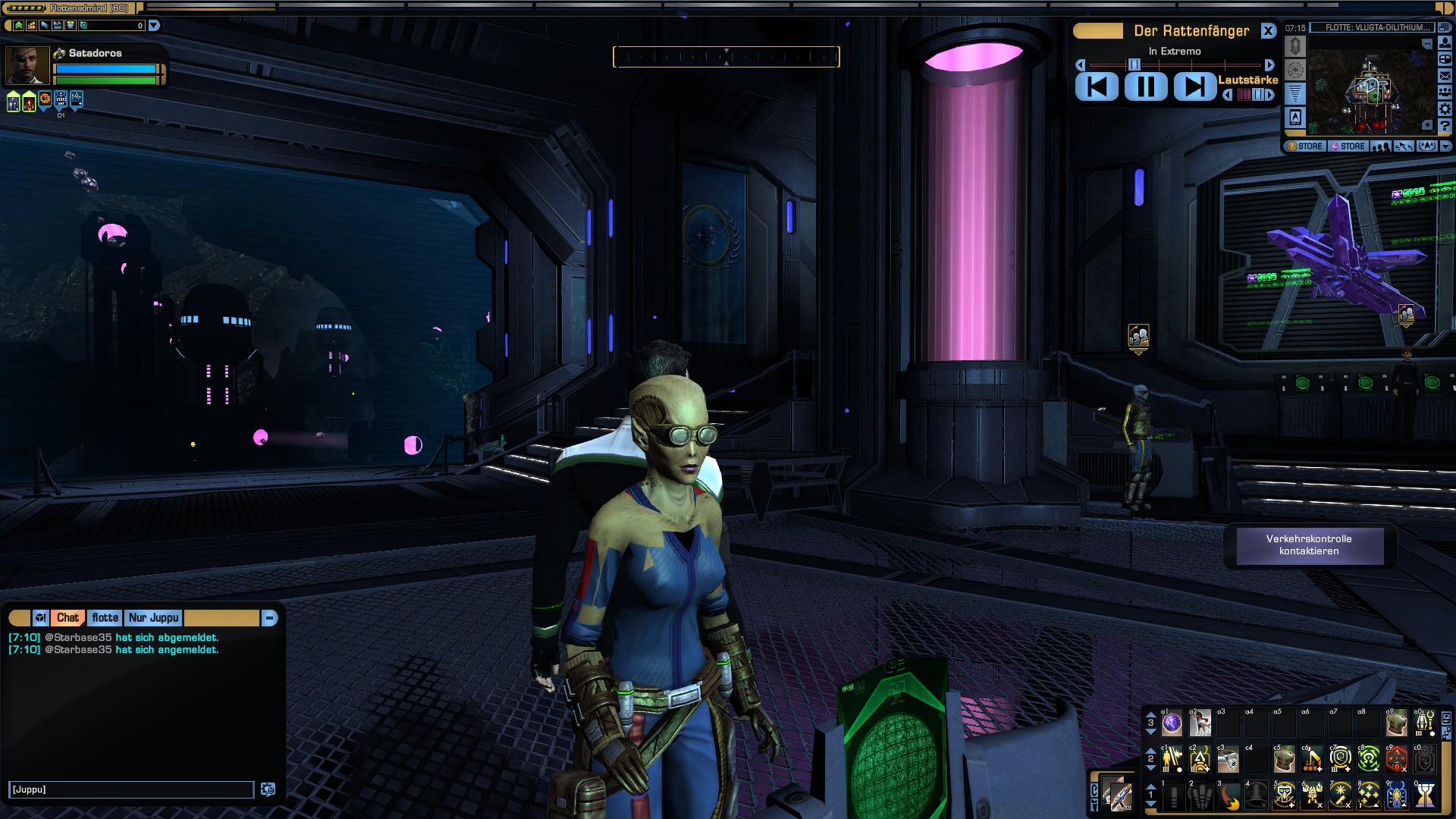Focus the chat text input field
Viewport: 1456px width, 819px height.
tap(130, 789)
